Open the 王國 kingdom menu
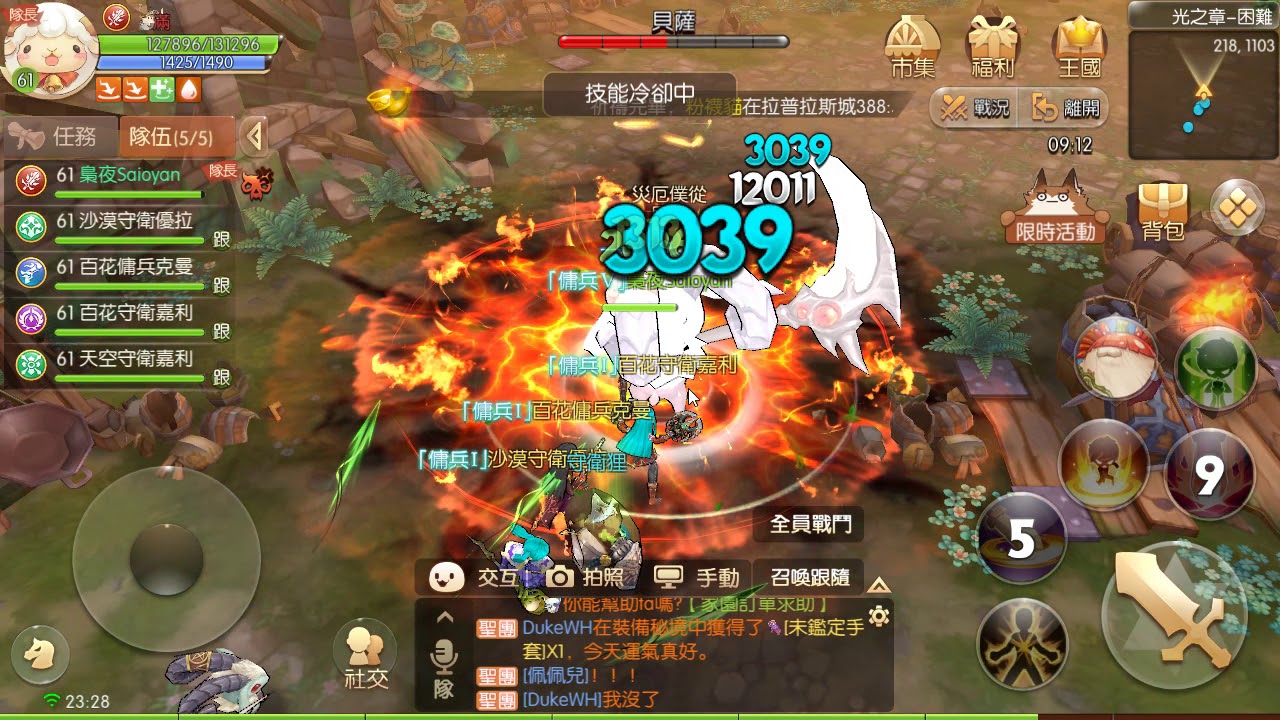 pos(1078,48)
